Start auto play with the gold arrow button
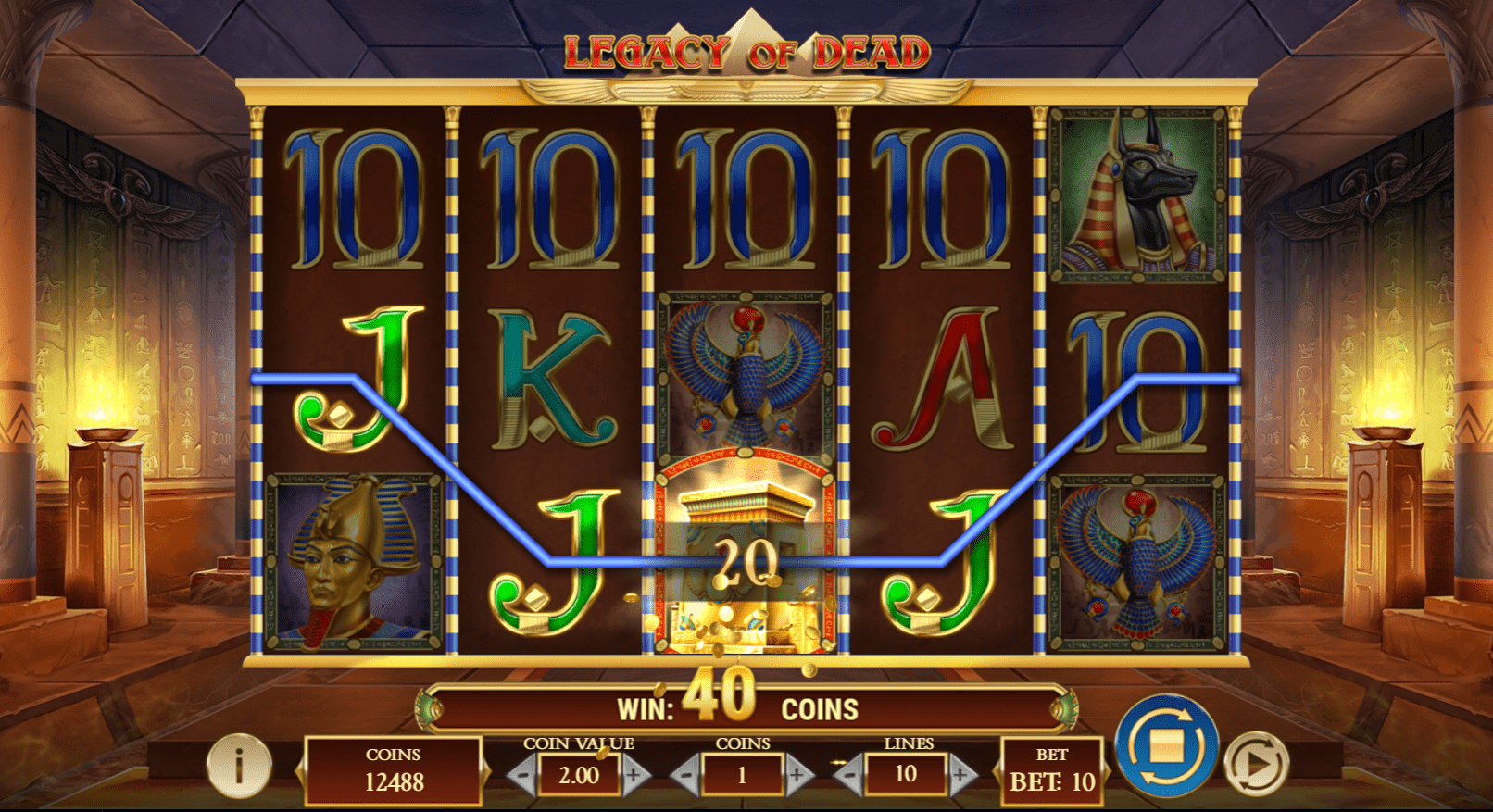 1256,764
